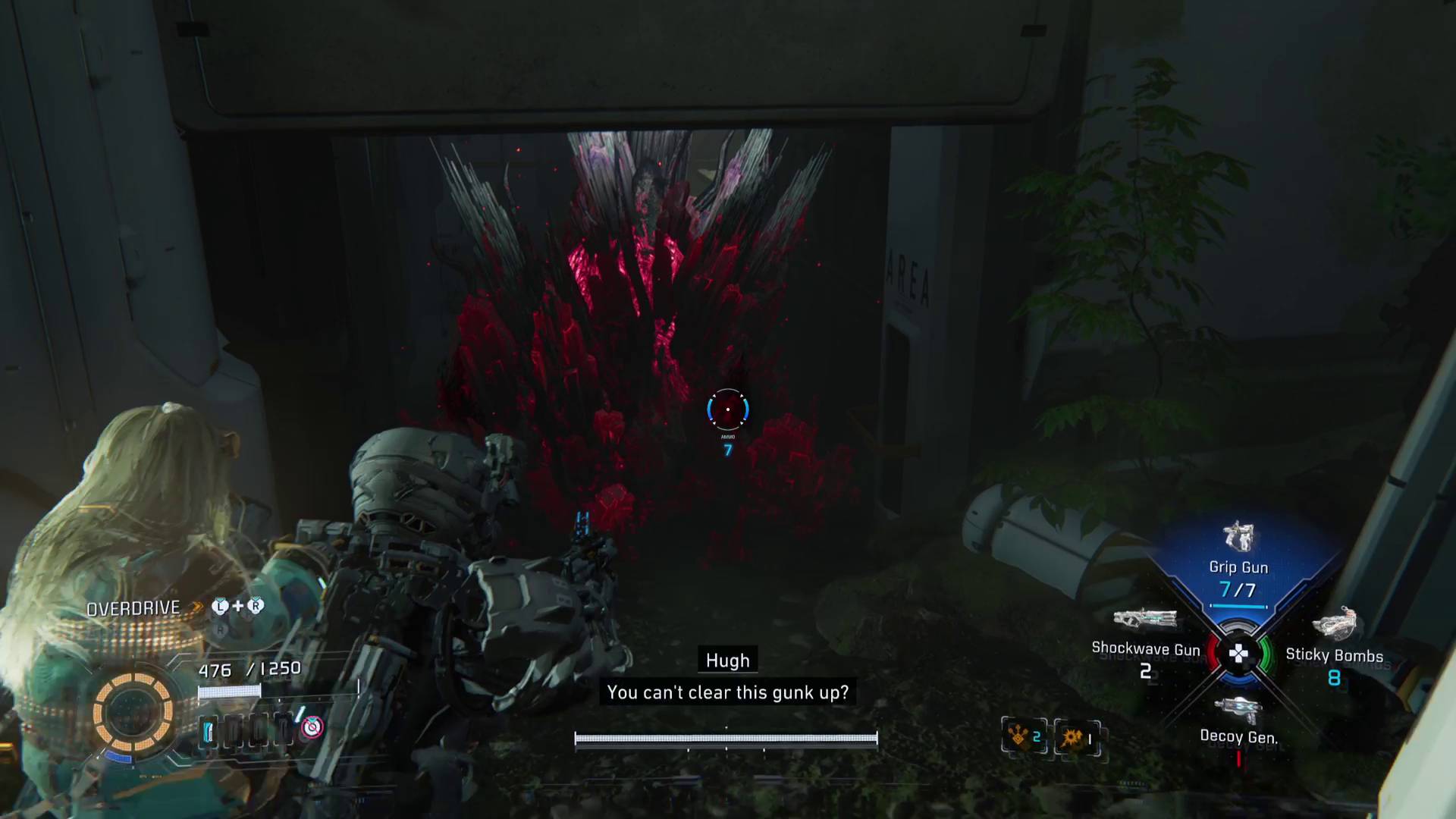
Task: Click the L button prompt icon
Action: point(219,607)
